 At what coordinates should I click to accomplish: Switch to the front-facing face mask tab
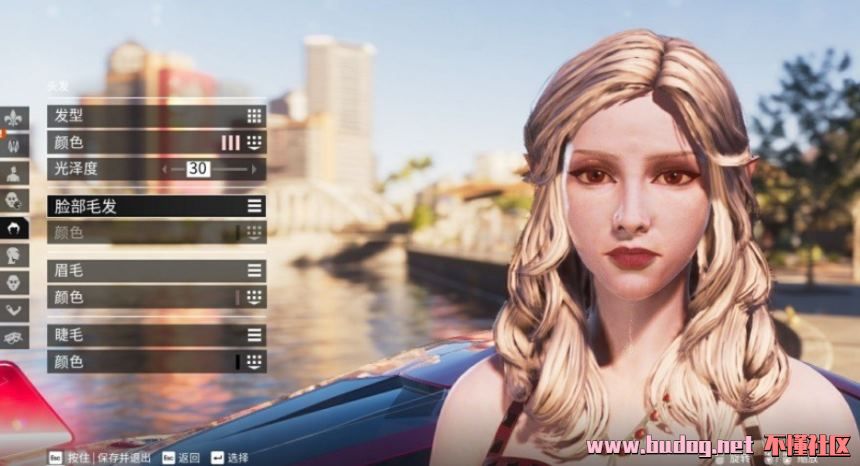(x=15, y=282)
